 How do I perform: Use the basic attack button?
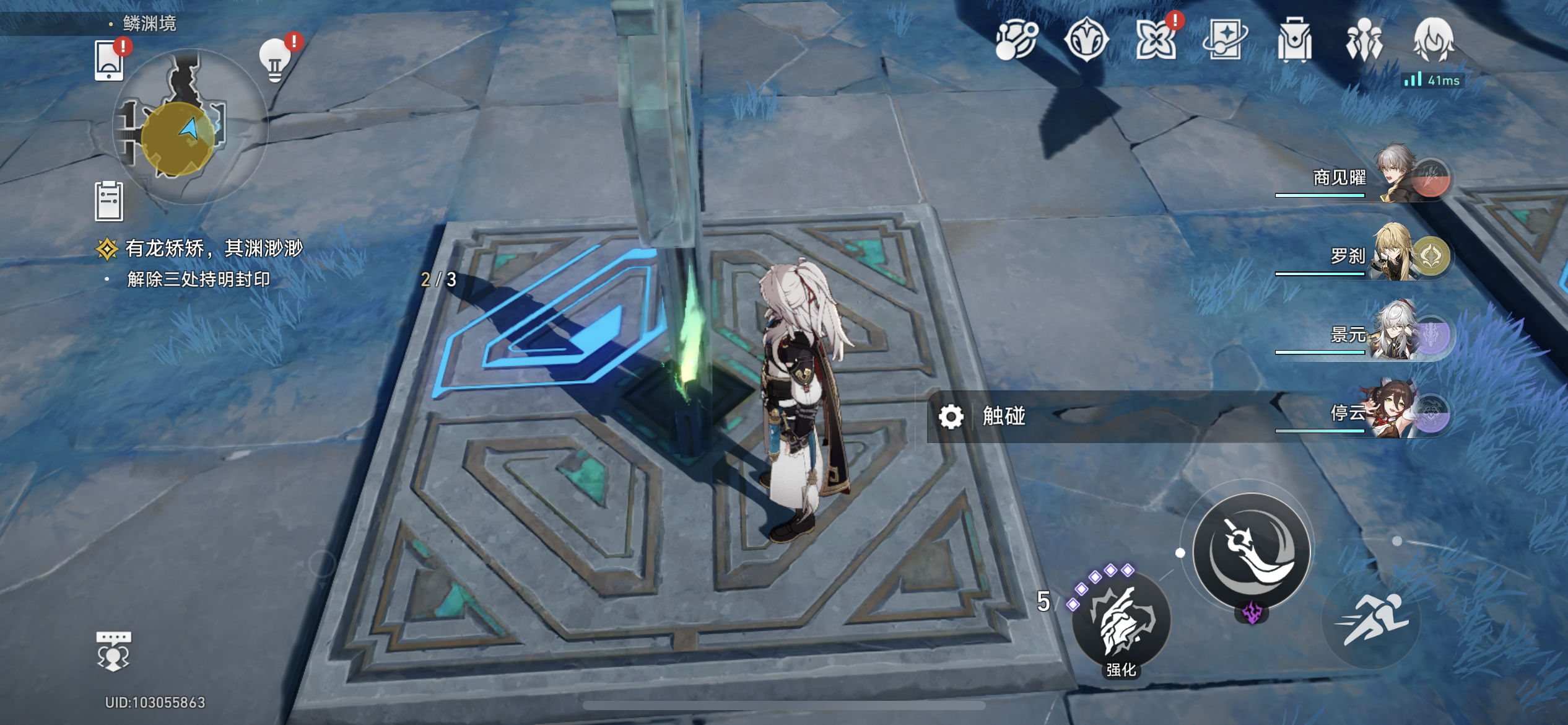click(1251, 550)
